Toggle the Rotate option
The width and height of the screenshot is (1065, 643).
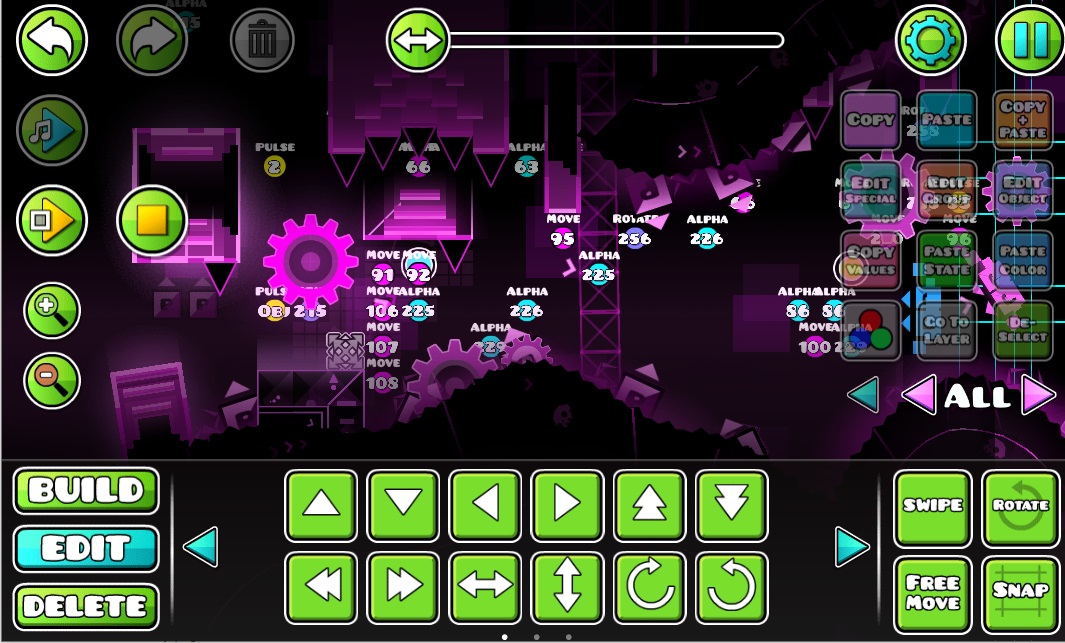pos(1021,508)
